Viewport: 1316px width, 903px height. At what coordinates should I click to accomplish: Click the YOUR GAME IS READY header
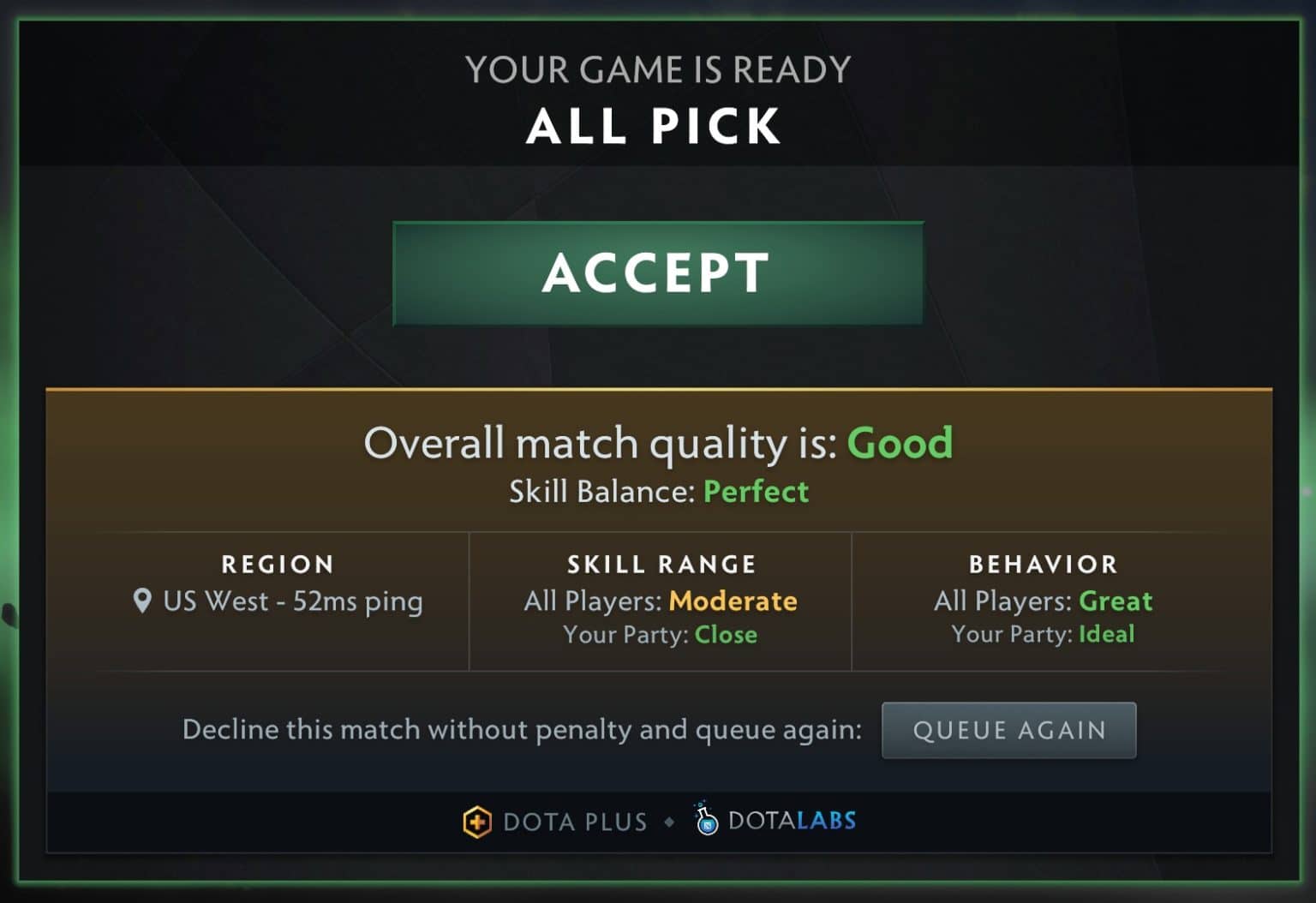(657, 69)
